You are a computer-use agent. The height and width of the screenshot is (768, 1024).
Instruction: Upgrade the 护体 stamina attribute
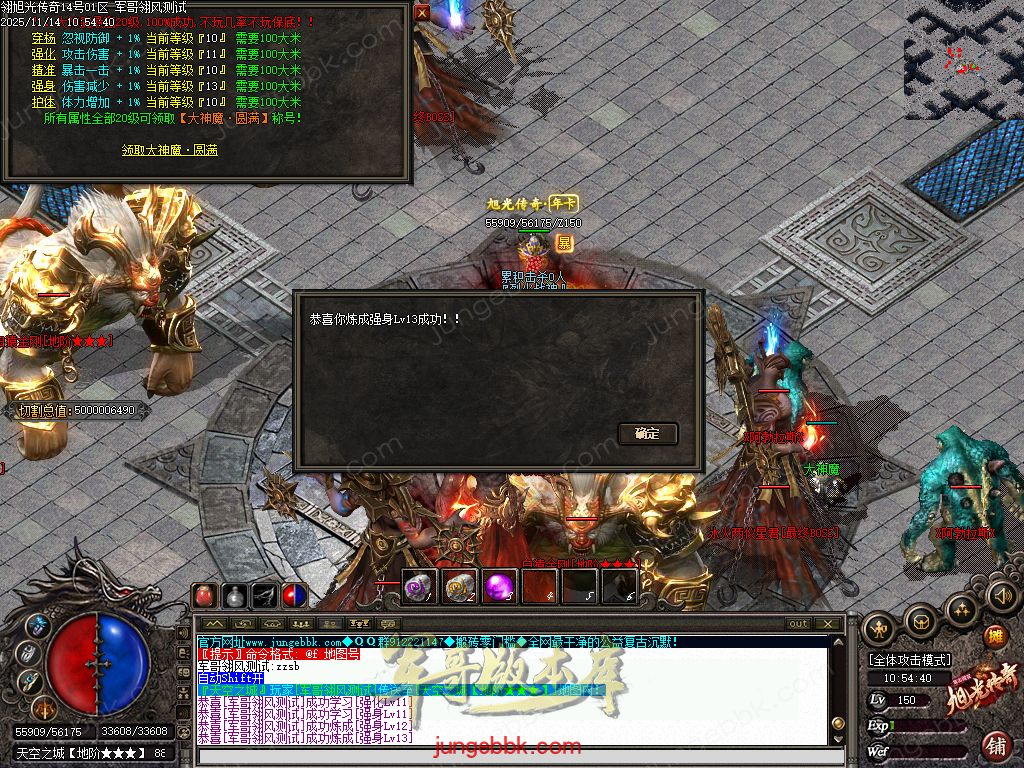(43, 102)
